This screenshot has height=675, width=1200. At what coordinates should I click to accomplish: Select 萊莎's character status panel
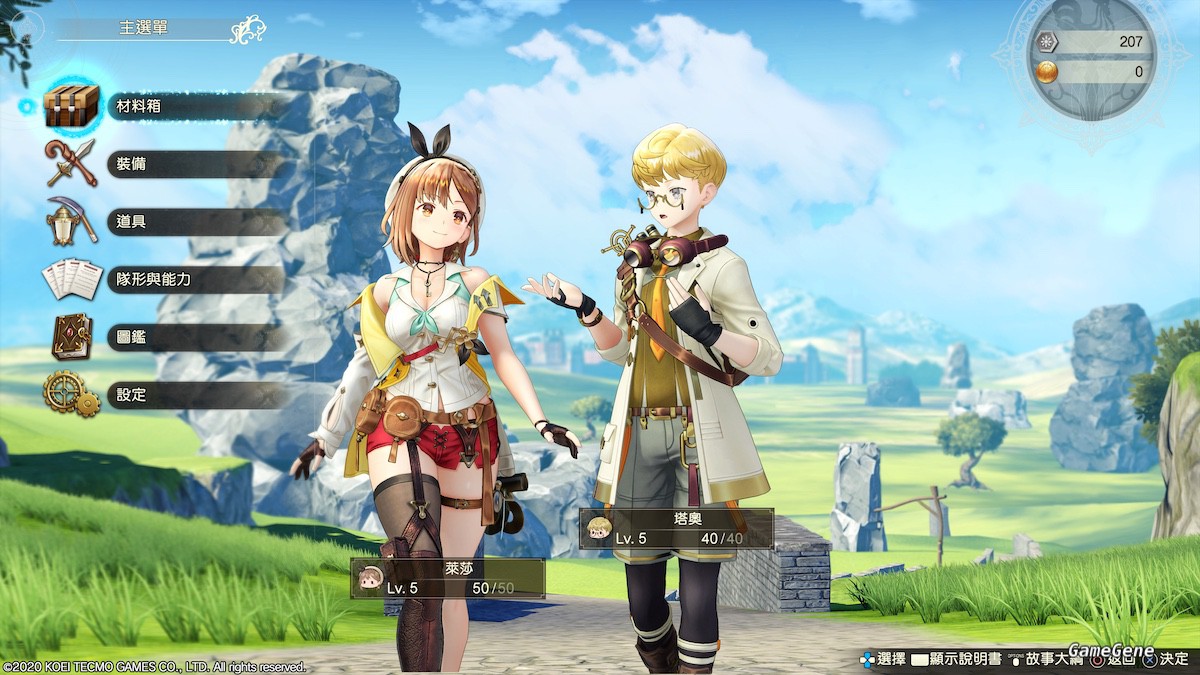click(x=447, y=579)
